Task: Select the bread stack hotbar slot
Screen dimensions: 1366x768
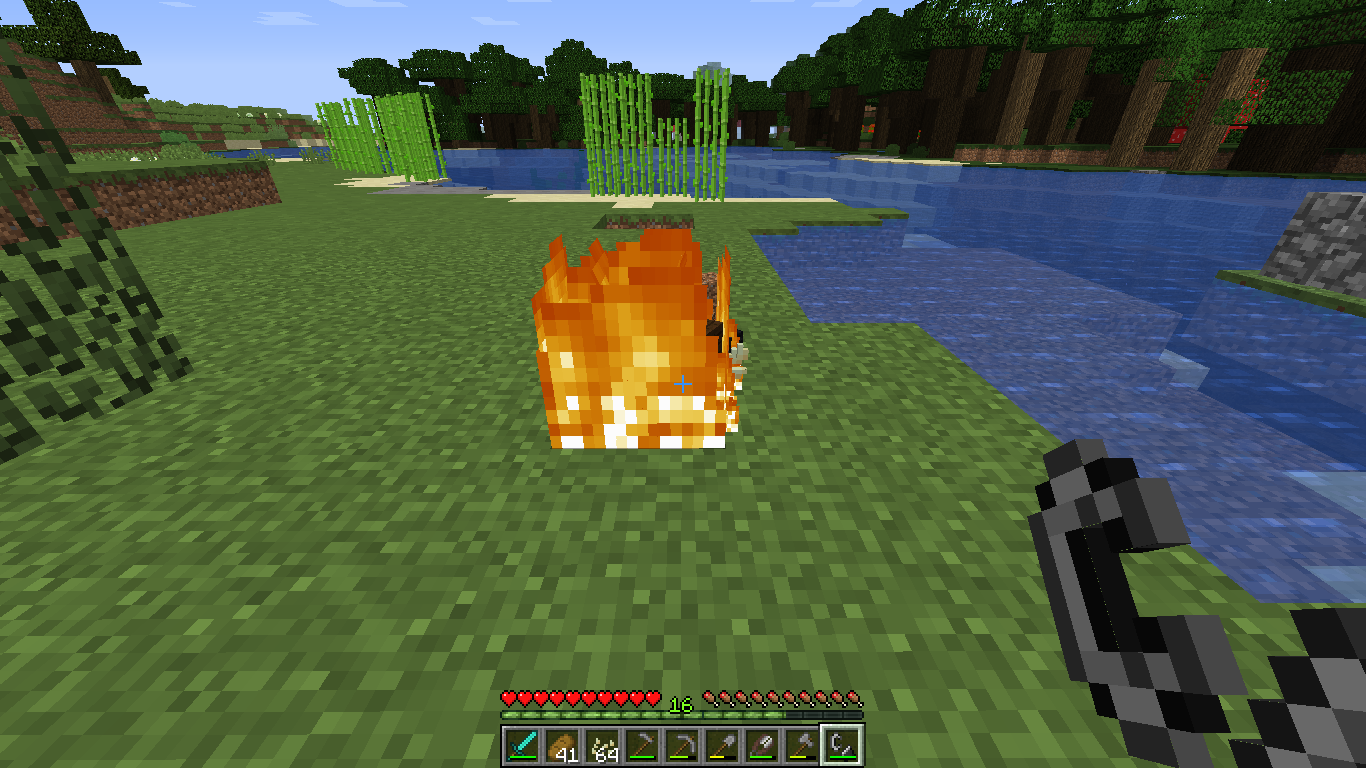Action: [562, 746]
